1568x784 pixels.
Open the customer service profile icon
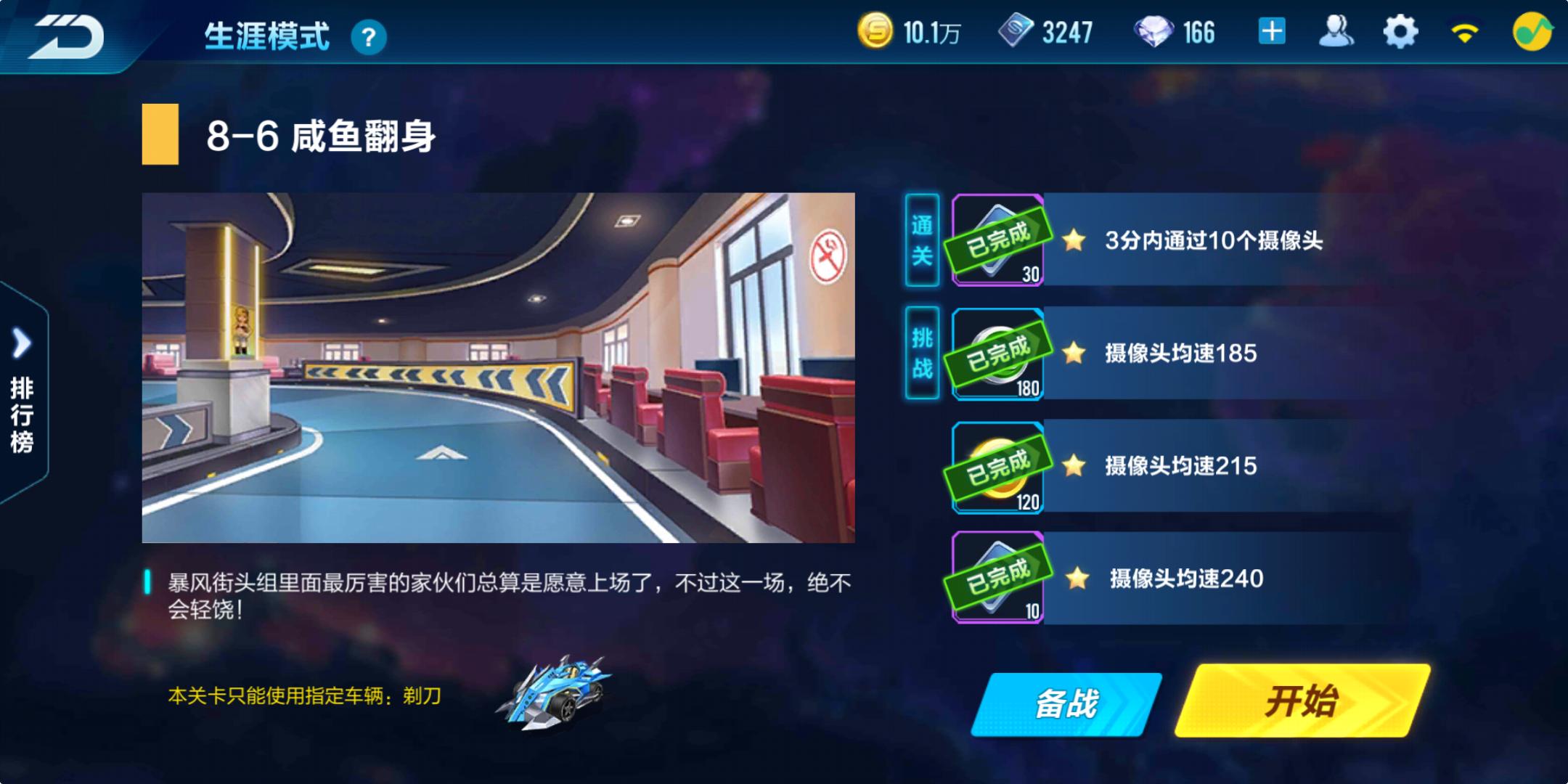pos(1338,30)
